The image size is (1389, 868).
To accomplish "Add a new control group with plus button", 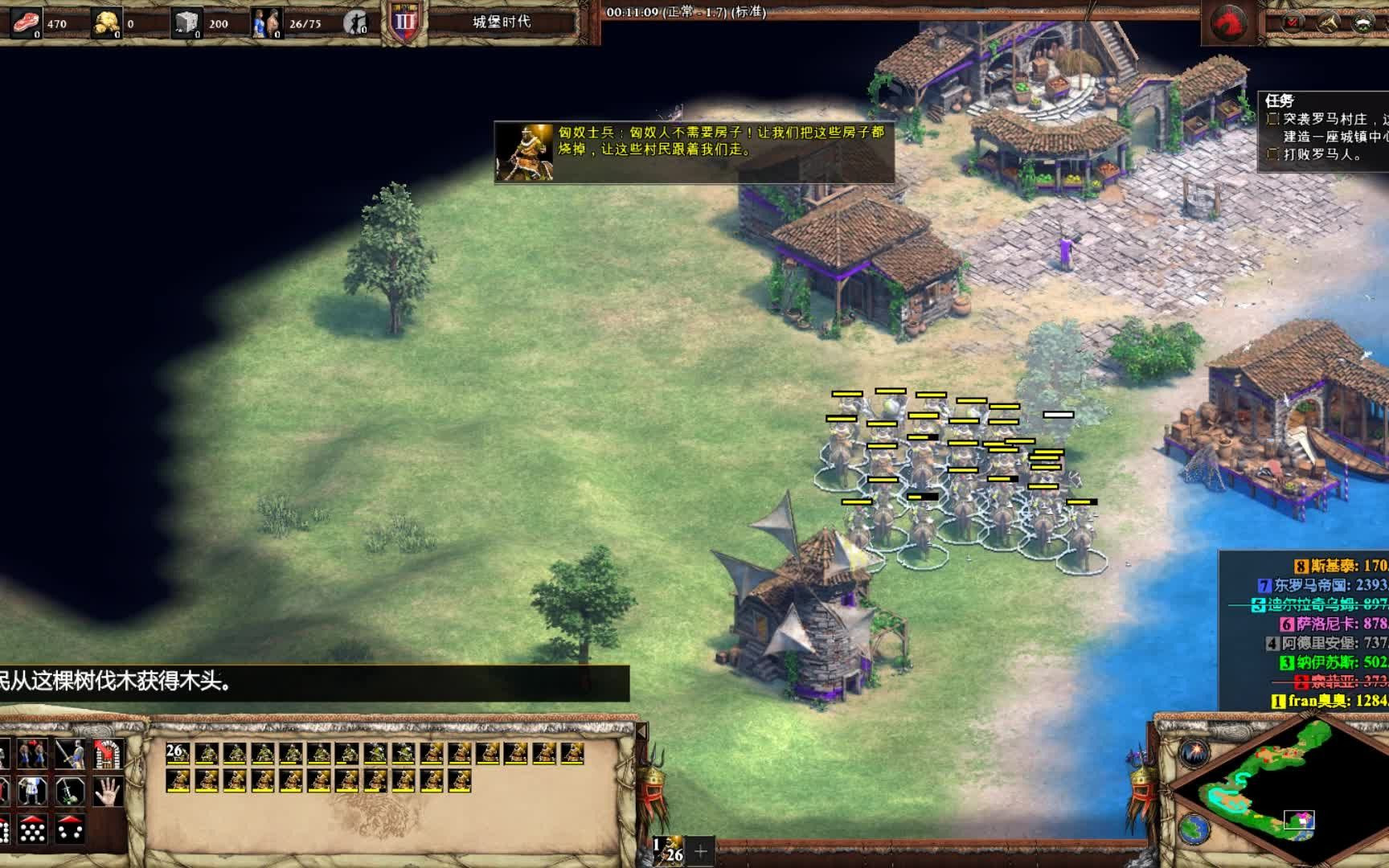I will coord(701,850).
